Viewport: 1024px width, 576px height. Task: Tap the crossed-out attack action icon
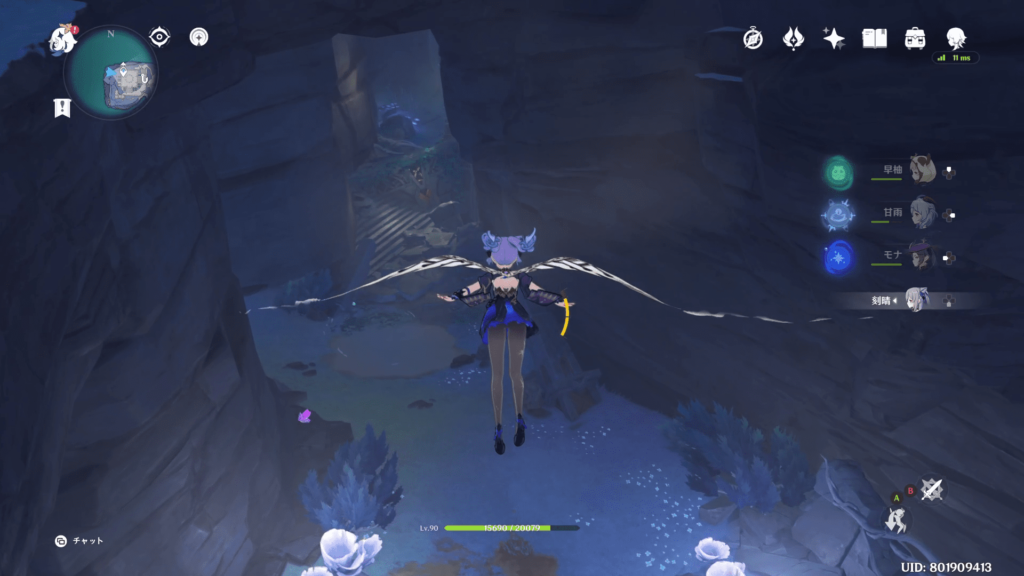point(932,489)
